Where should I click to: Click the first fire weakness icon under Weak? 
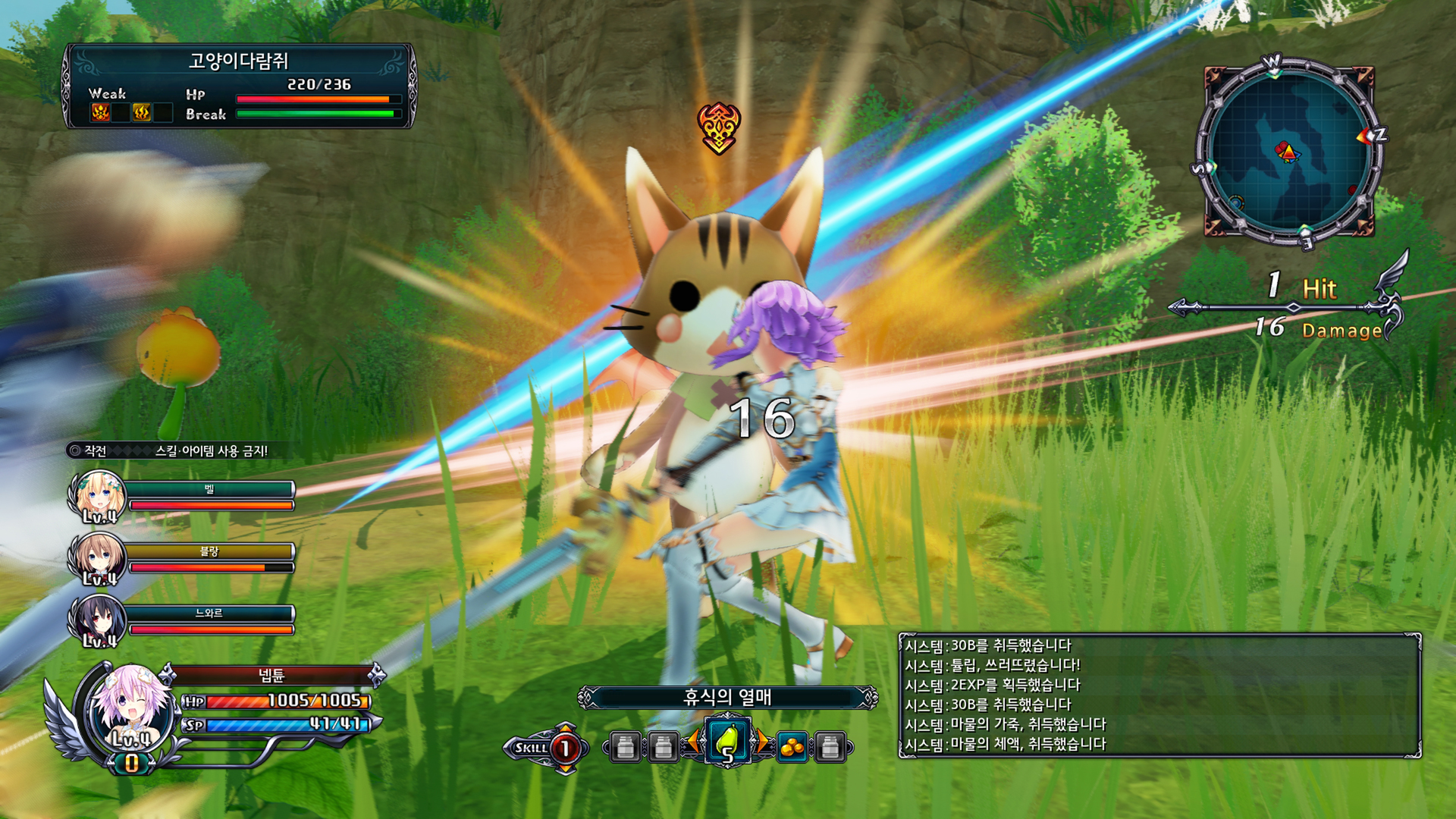(x=99, y=112)
